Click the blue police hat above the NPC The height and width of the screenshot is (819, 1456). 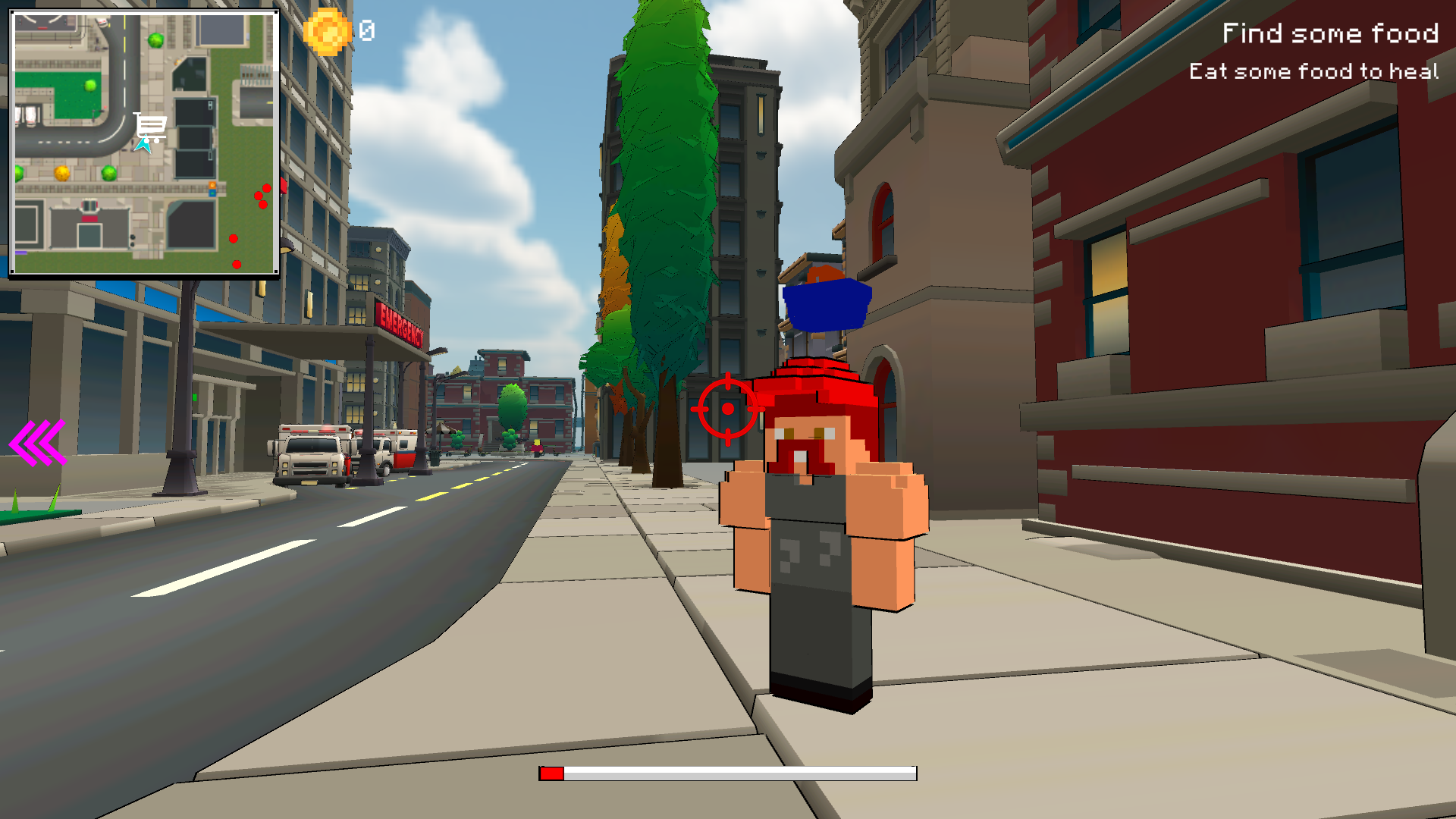tap(826, 305)
